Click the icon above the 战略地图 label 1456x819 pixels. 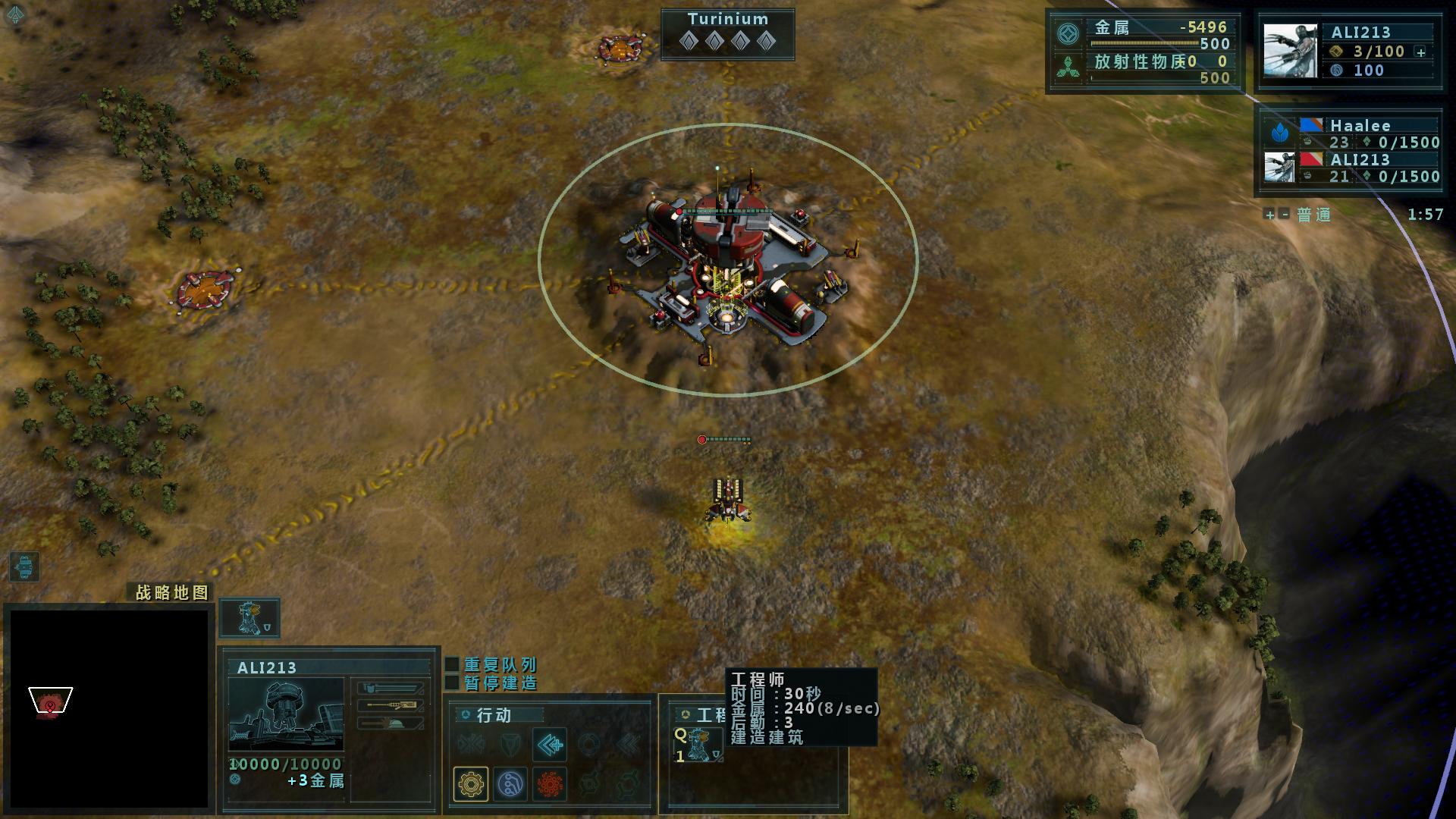[24, 566]
